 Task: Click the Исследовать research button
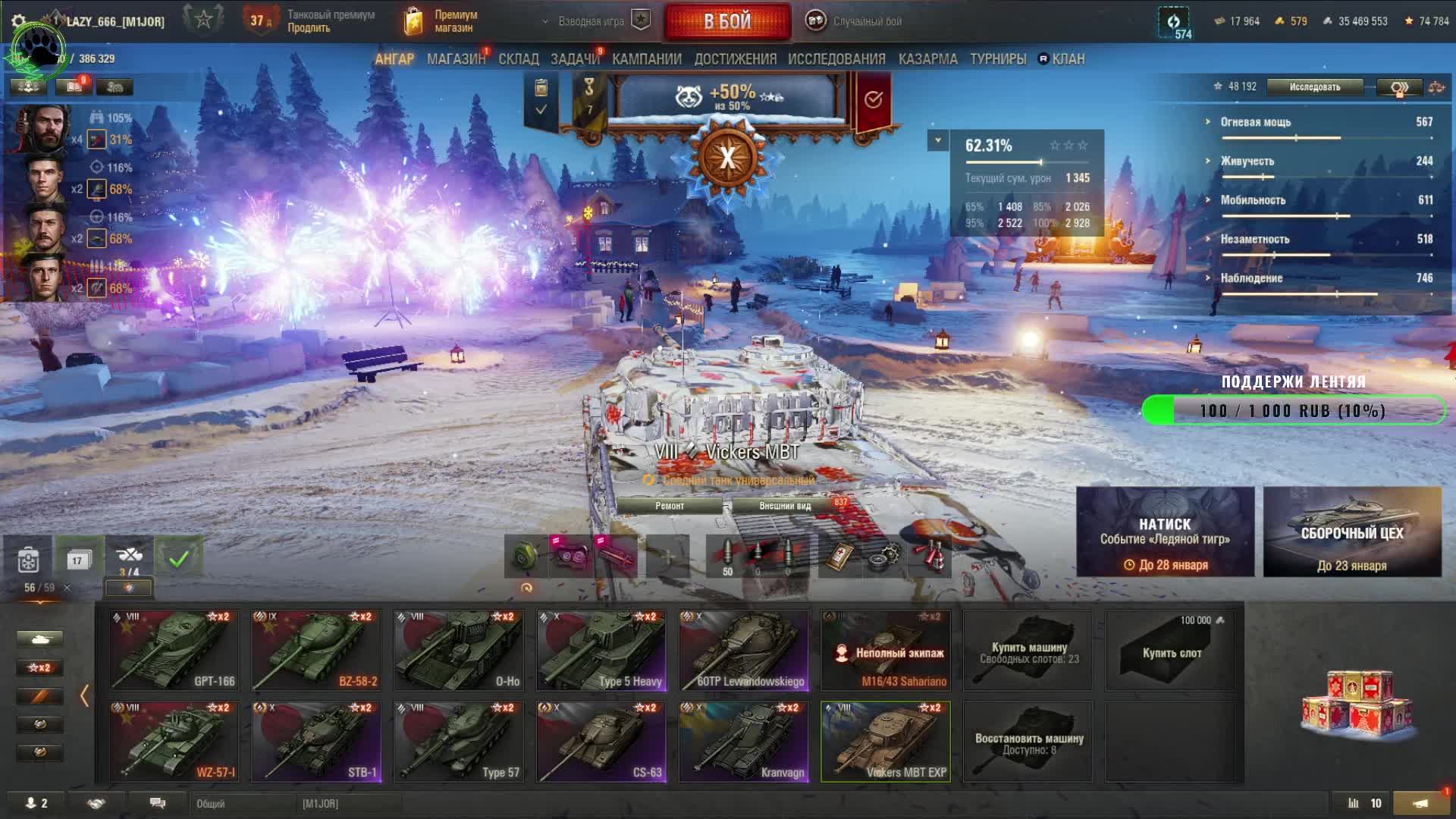(1314, 87)
